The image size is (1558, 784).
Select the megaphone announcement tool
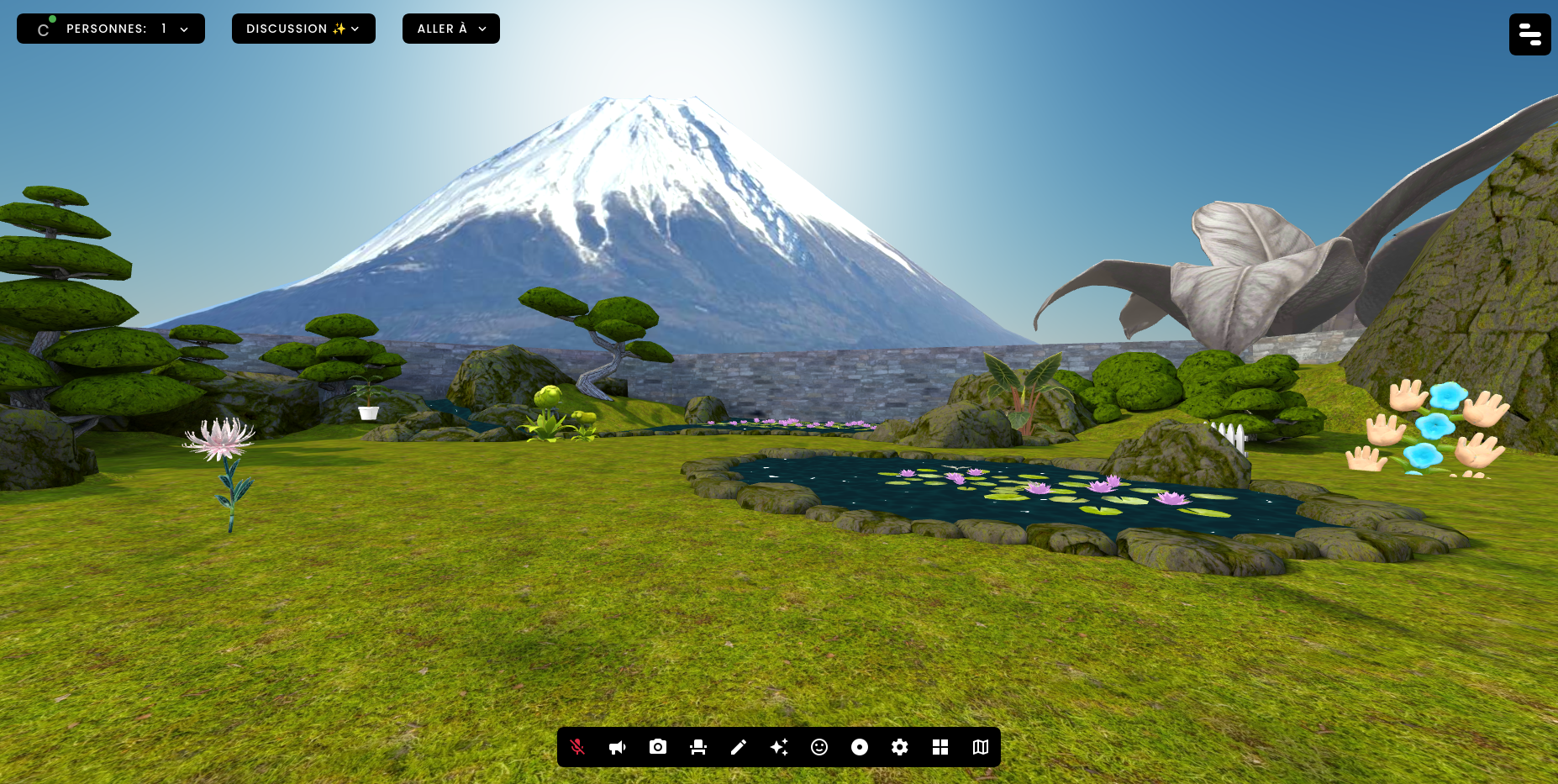618,747
